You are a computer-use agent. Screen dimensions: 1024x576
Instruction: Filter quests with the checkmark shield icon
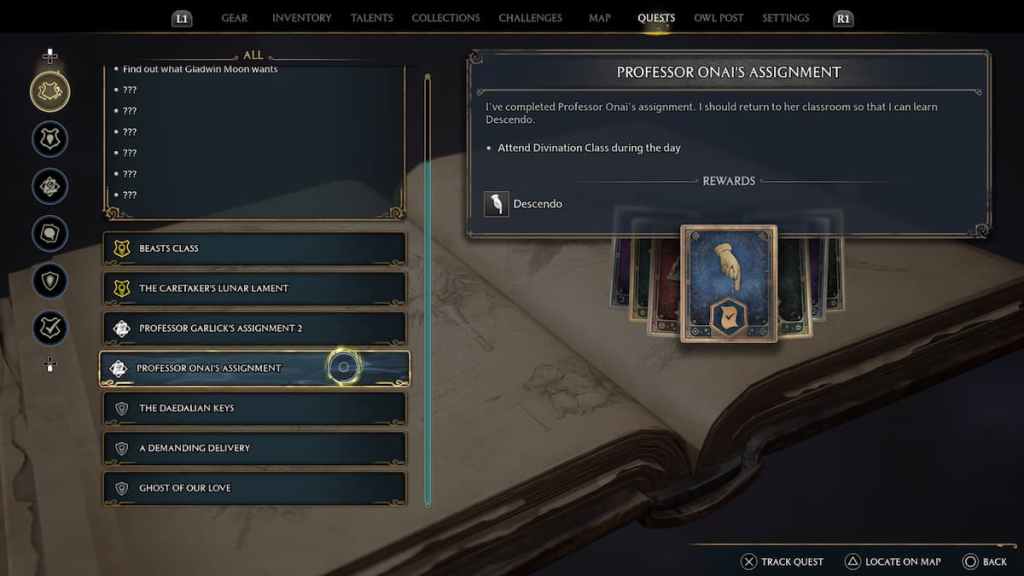click(50, 328)
